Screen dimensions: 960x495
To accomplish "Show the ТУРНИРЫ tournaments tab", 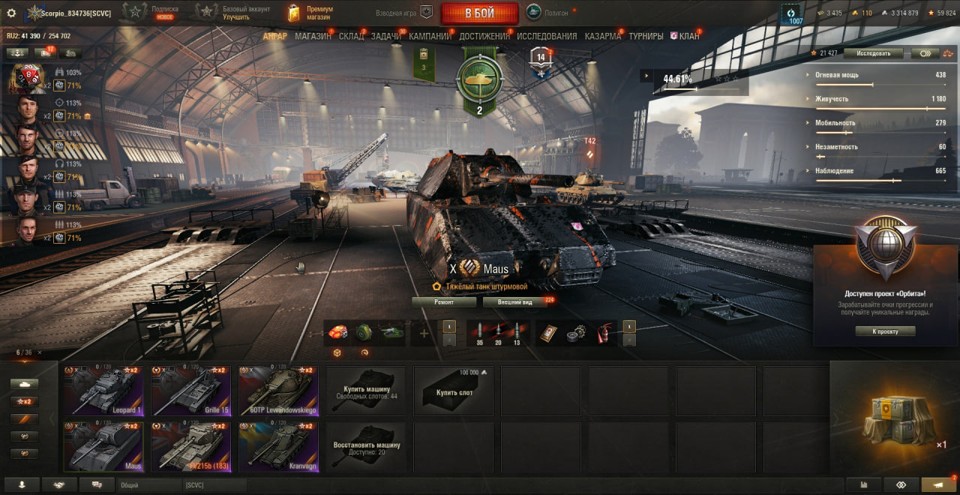I will 646,36.
